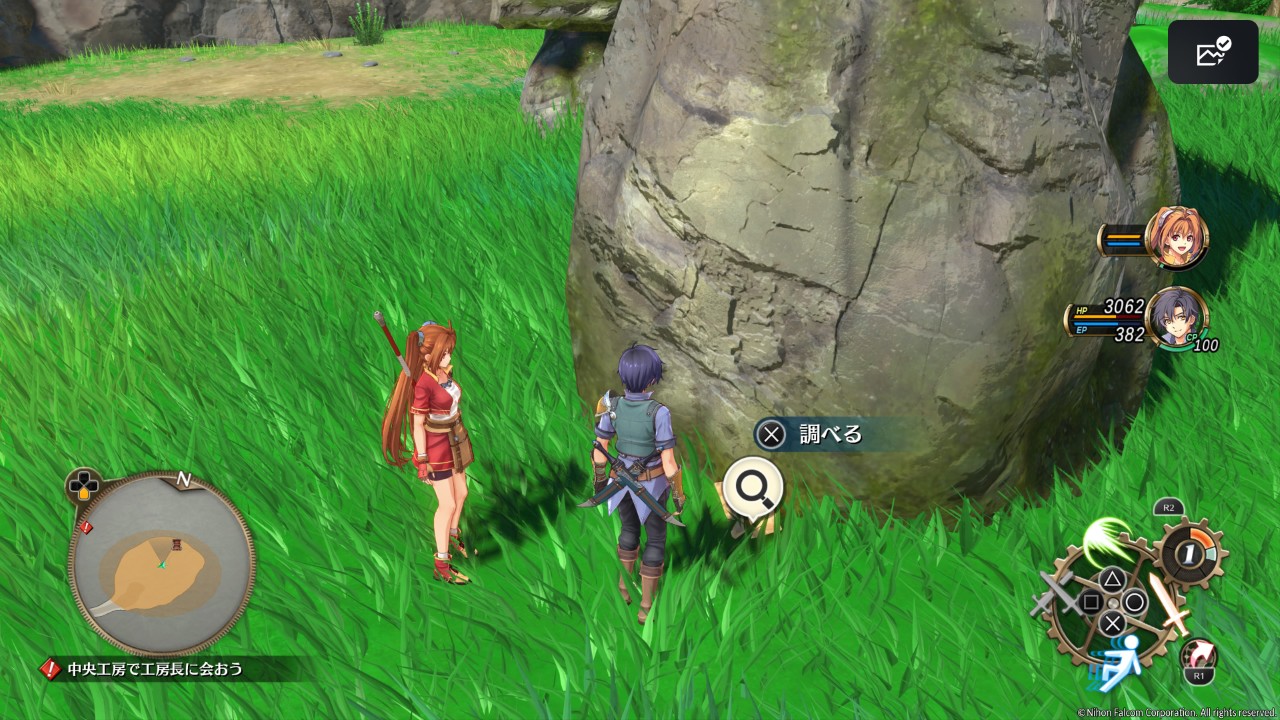
Task: Click the numbered gear gauge
Action: click(1188, 552)
